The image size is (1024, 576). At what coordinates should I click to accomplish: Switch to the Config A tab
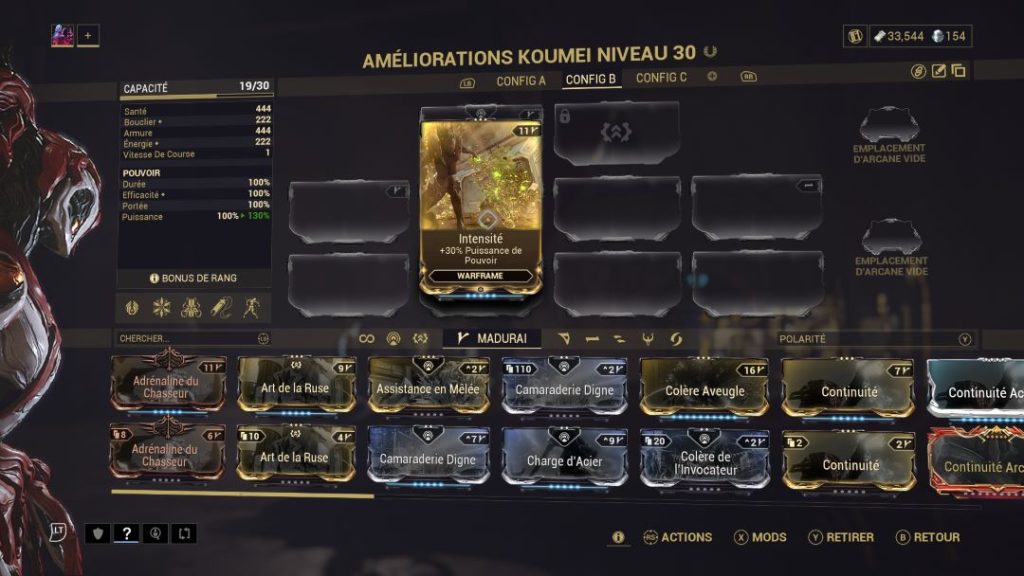click(521, 79)
